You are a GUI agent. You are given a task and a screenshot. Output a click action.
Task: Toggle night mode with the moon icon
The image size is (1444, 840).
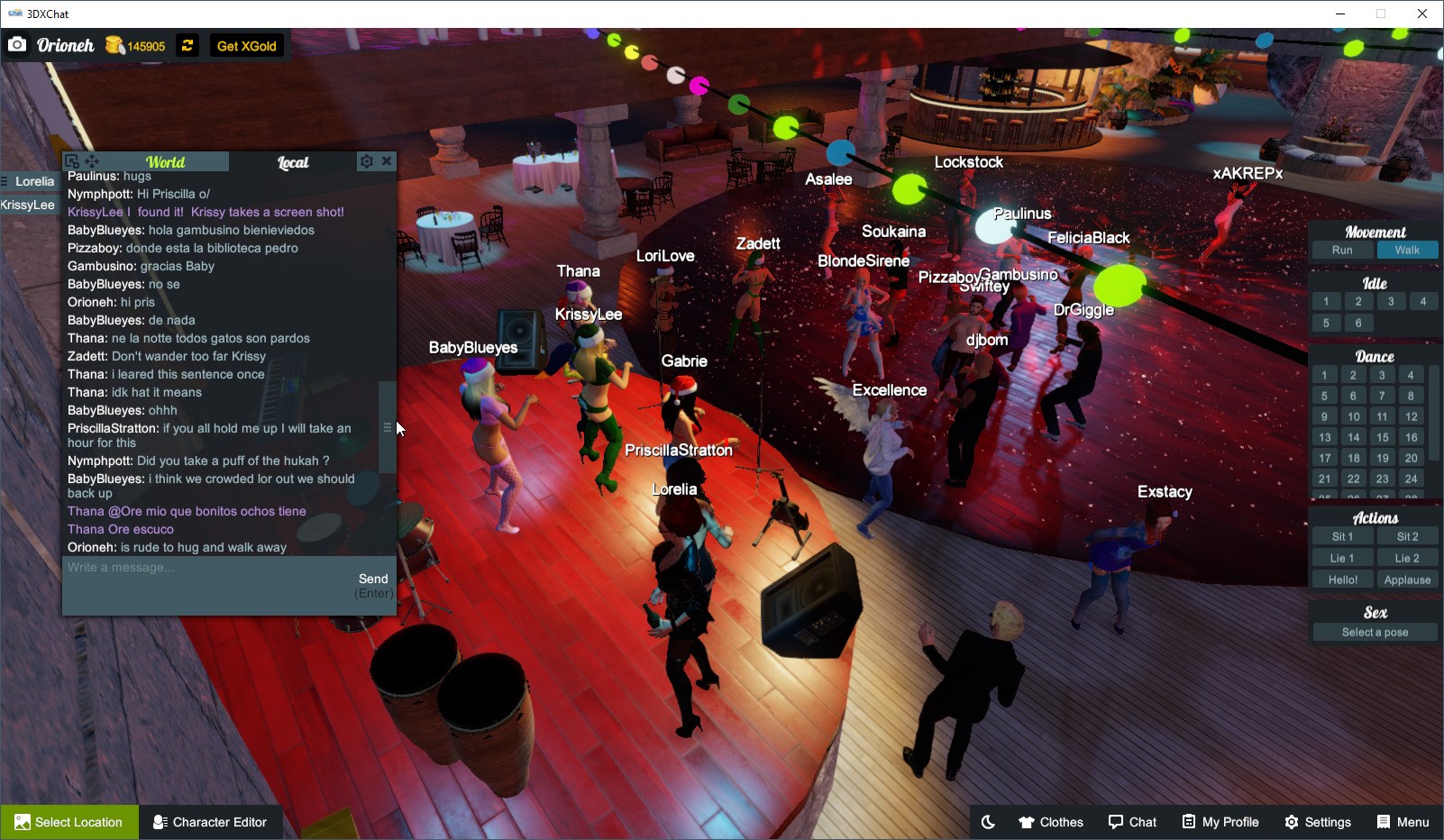click(990, 821)
